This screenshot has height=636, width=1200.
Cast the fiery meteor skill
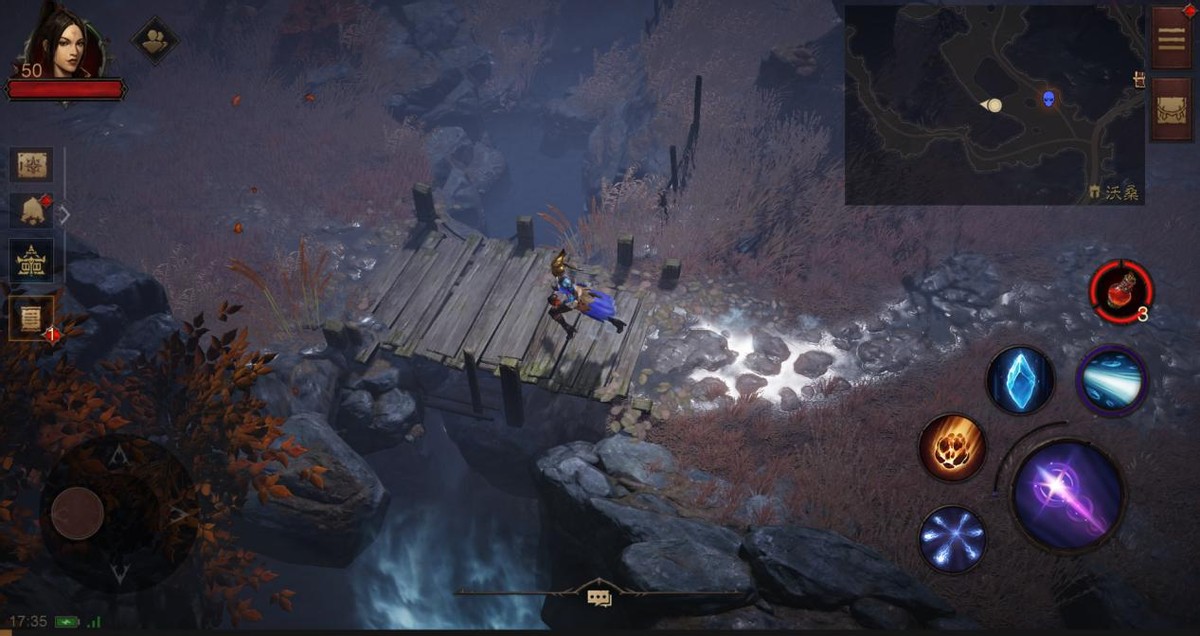click(x=952, y=447)
